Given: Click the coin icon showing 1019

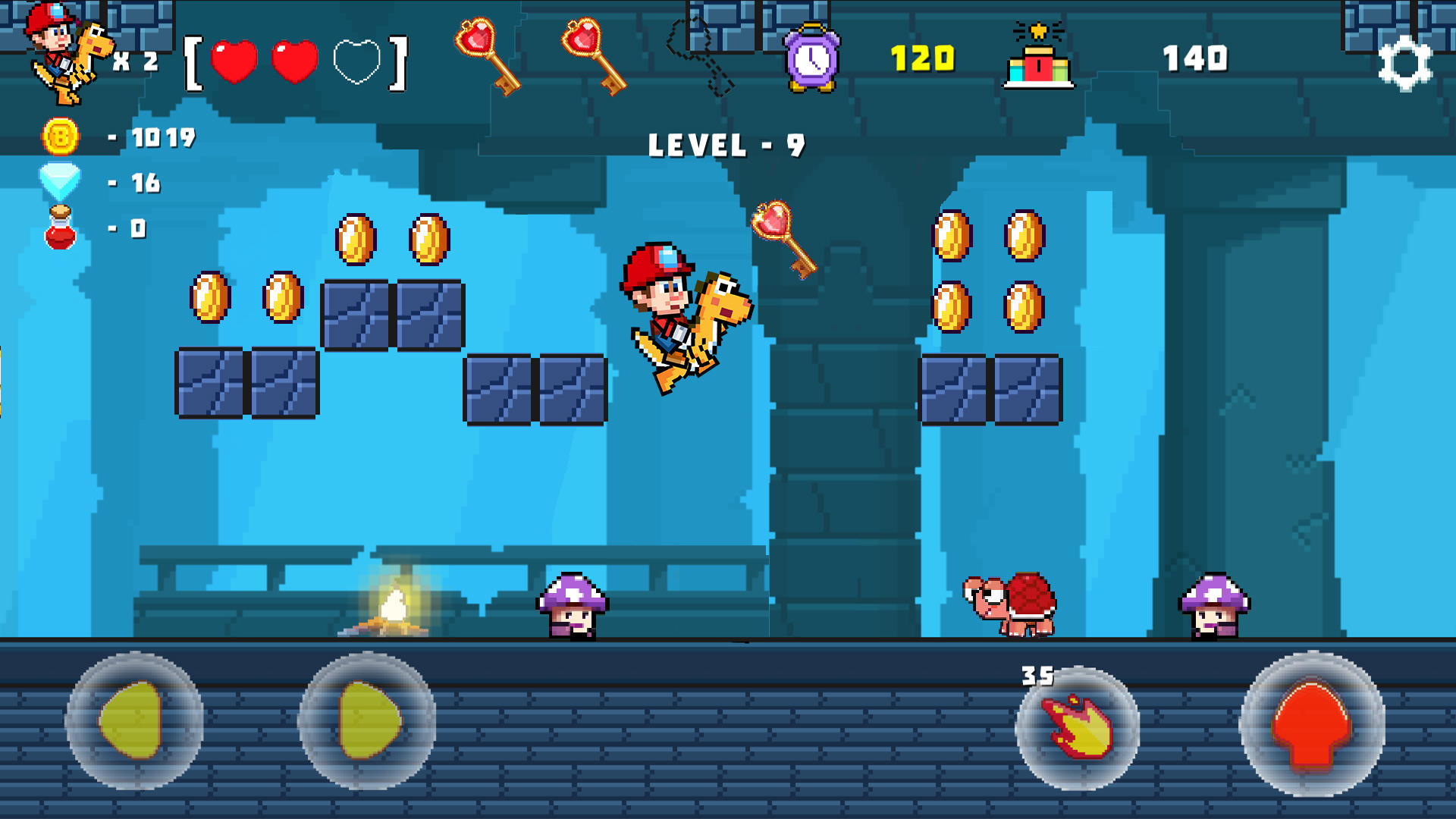Looking at the screenshot, I should coord(59,138).
